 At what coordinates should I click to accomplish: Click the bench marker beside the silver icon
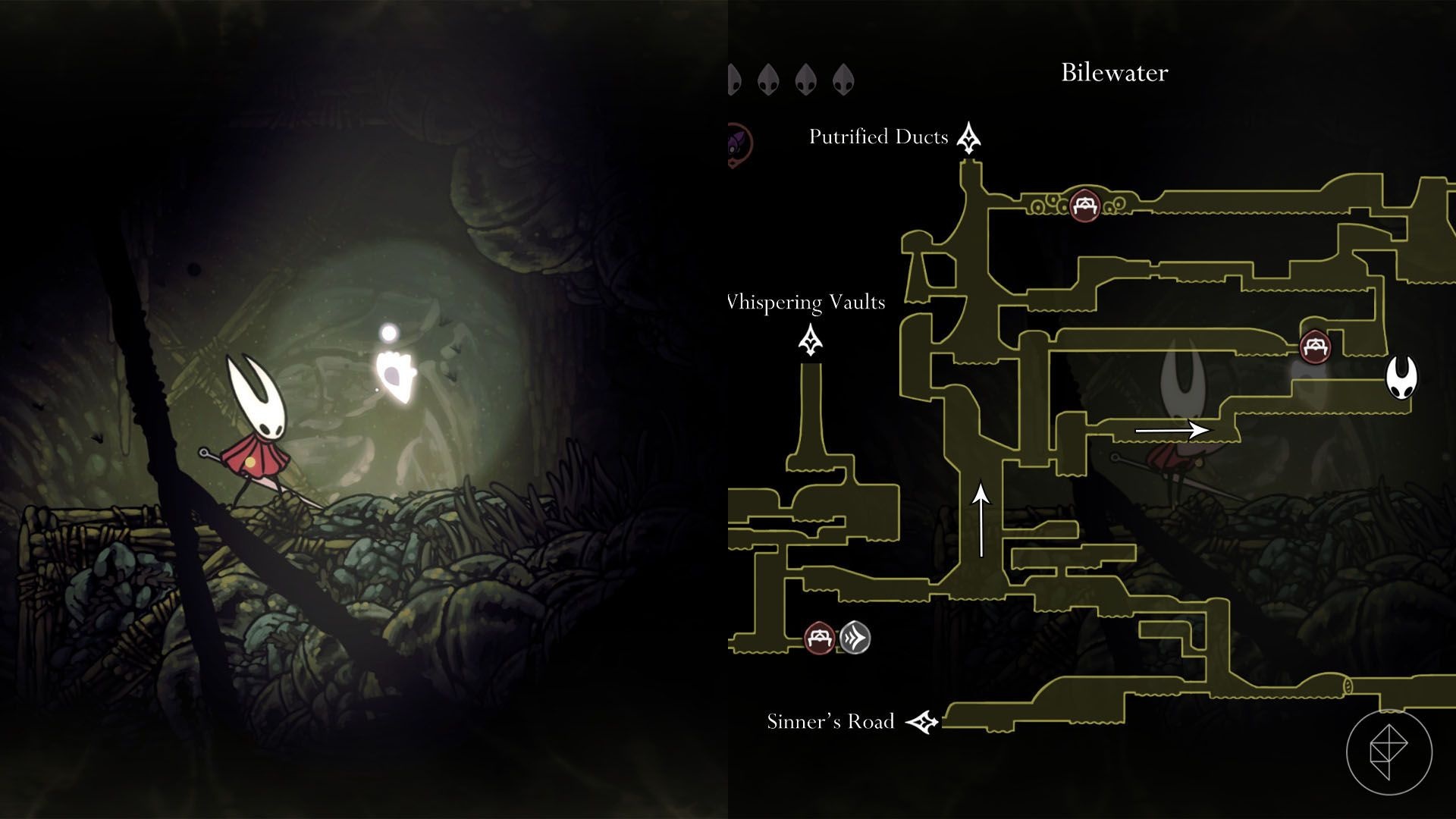tap(819, 638)
